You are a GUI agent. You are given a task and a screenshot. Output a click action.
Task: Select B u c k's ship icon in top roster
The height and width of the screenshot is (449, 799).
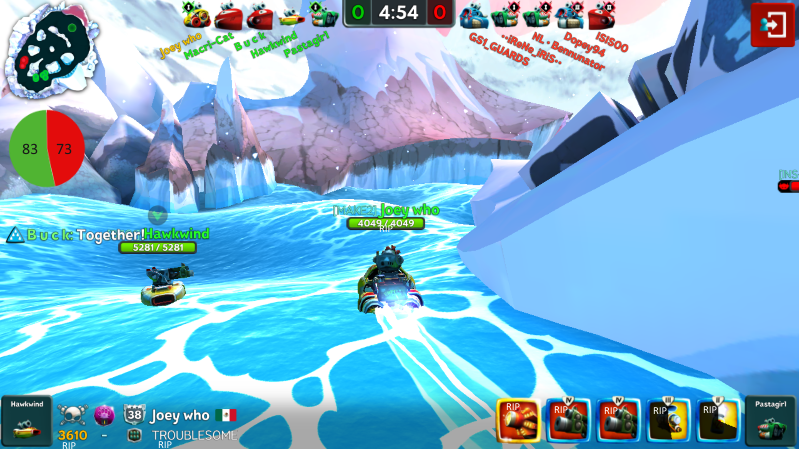click(x=260, y=15)
